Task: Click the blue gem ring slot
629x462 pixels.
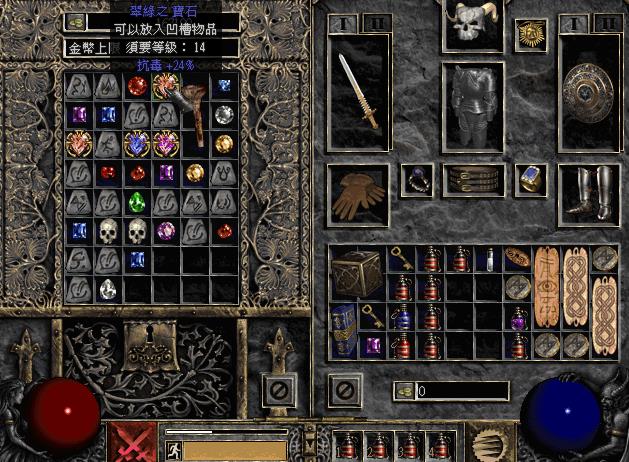Action: pyautogui.click(x=529, y=180)
